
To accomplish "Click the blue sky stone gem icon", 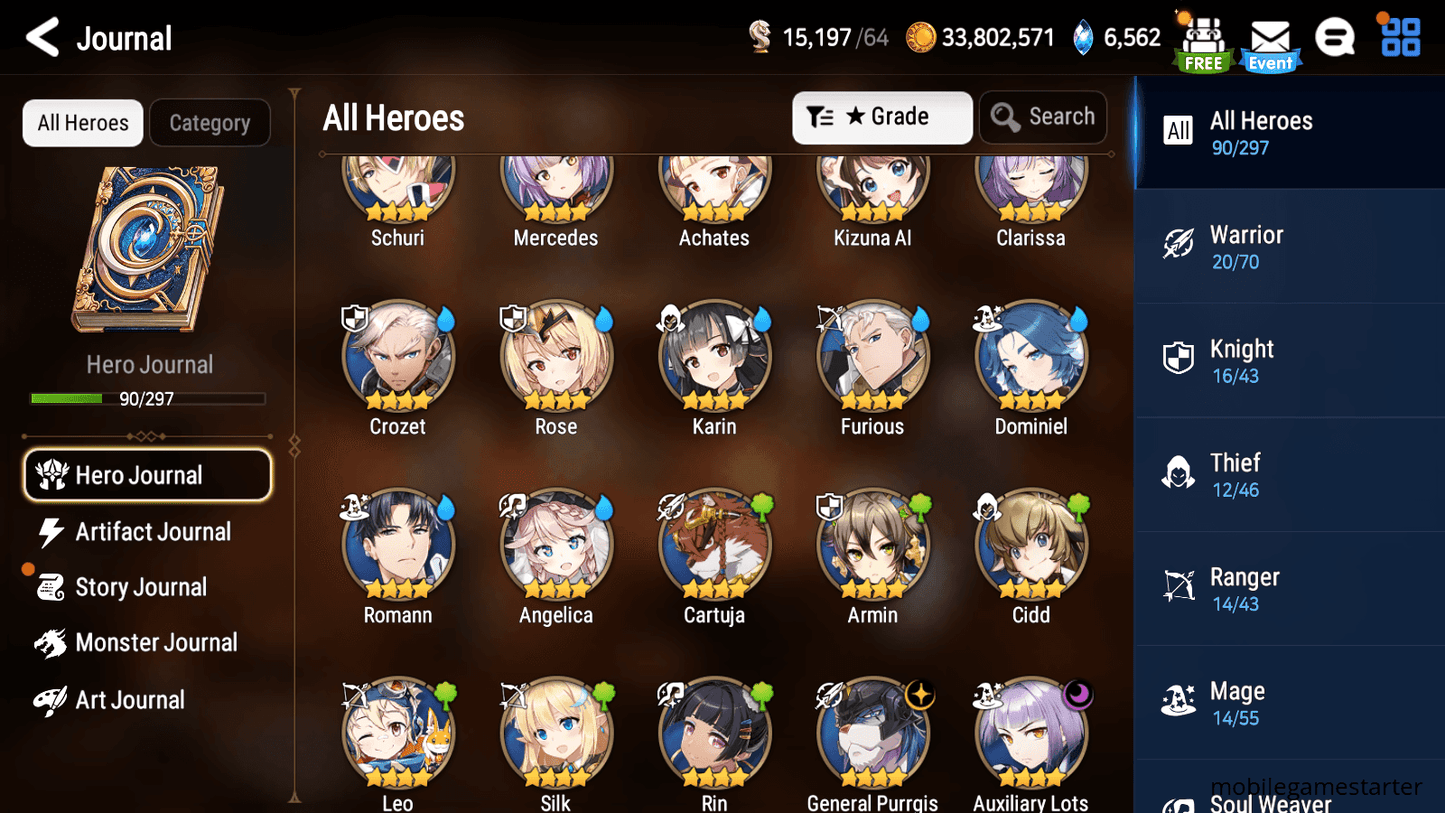I will click(x=1085, y=36).
